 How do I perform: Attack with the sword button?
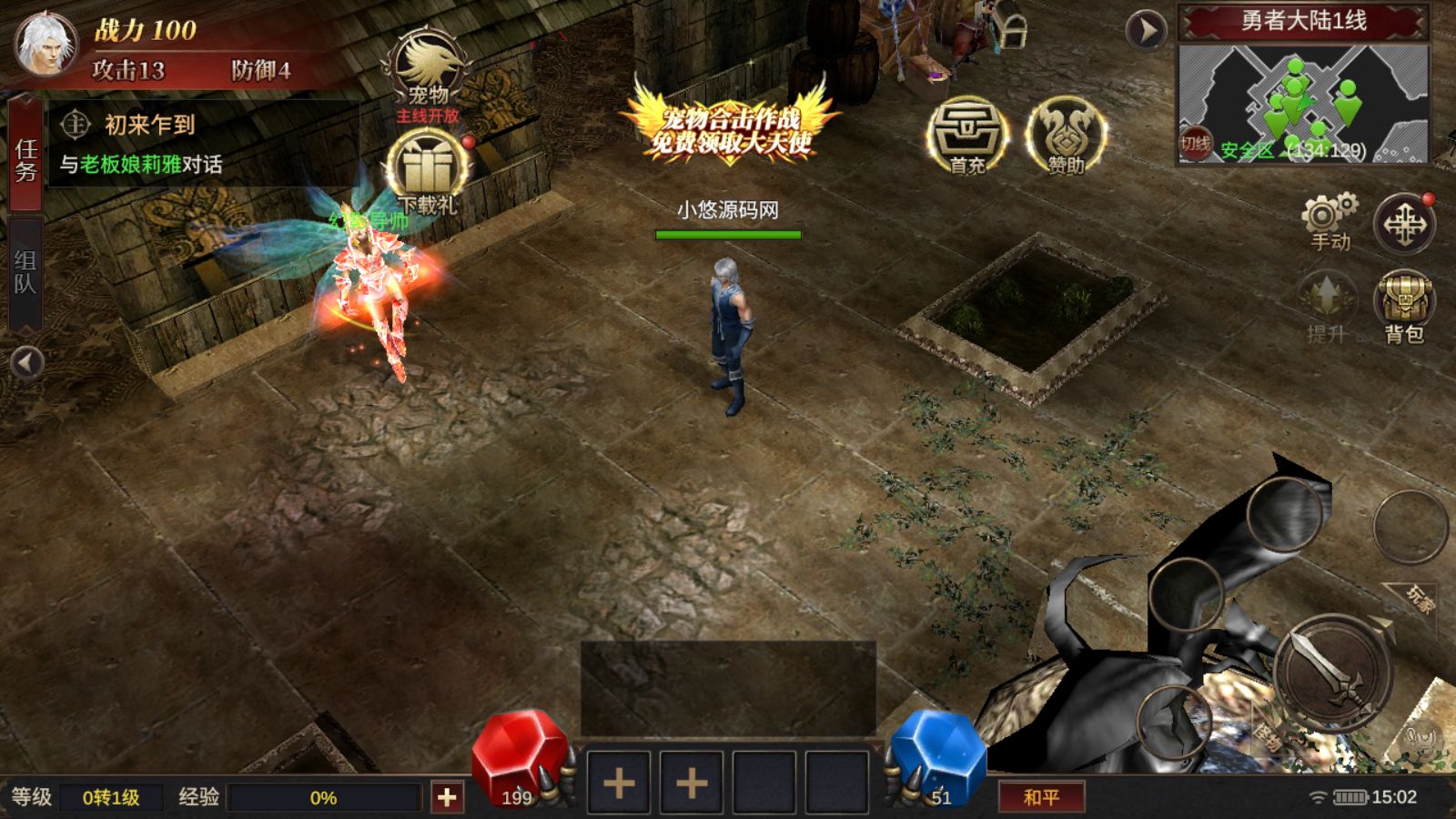click(1332, 672)
